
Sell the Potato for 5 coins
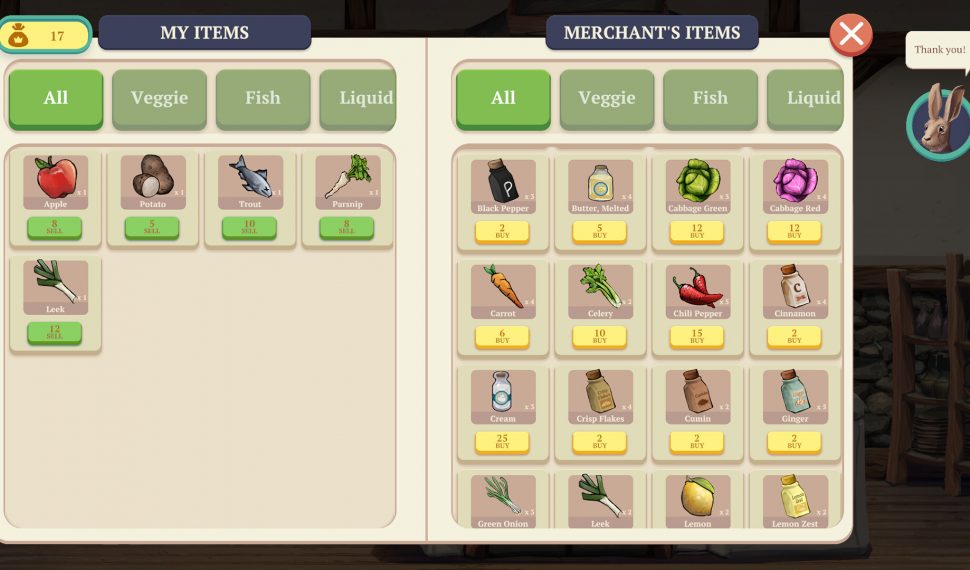click(152, 227)
